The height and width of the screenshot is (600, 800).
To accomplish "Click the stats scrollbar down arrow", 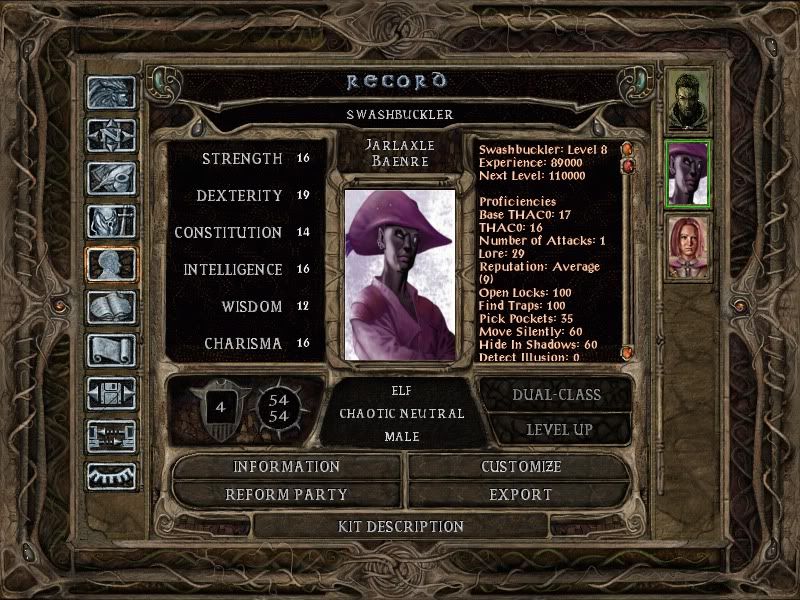I will tap(627, 353).
